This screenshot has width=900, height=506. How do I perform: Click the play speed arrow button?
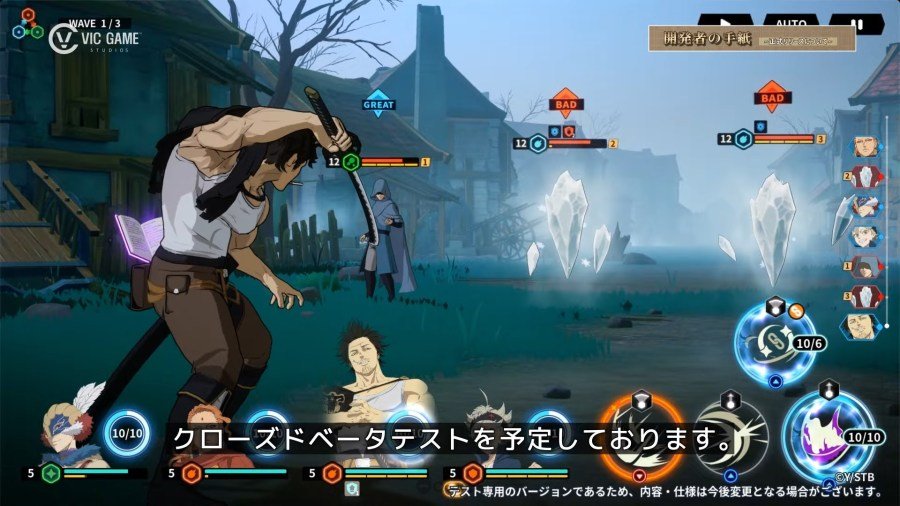(x=726, y=20)
